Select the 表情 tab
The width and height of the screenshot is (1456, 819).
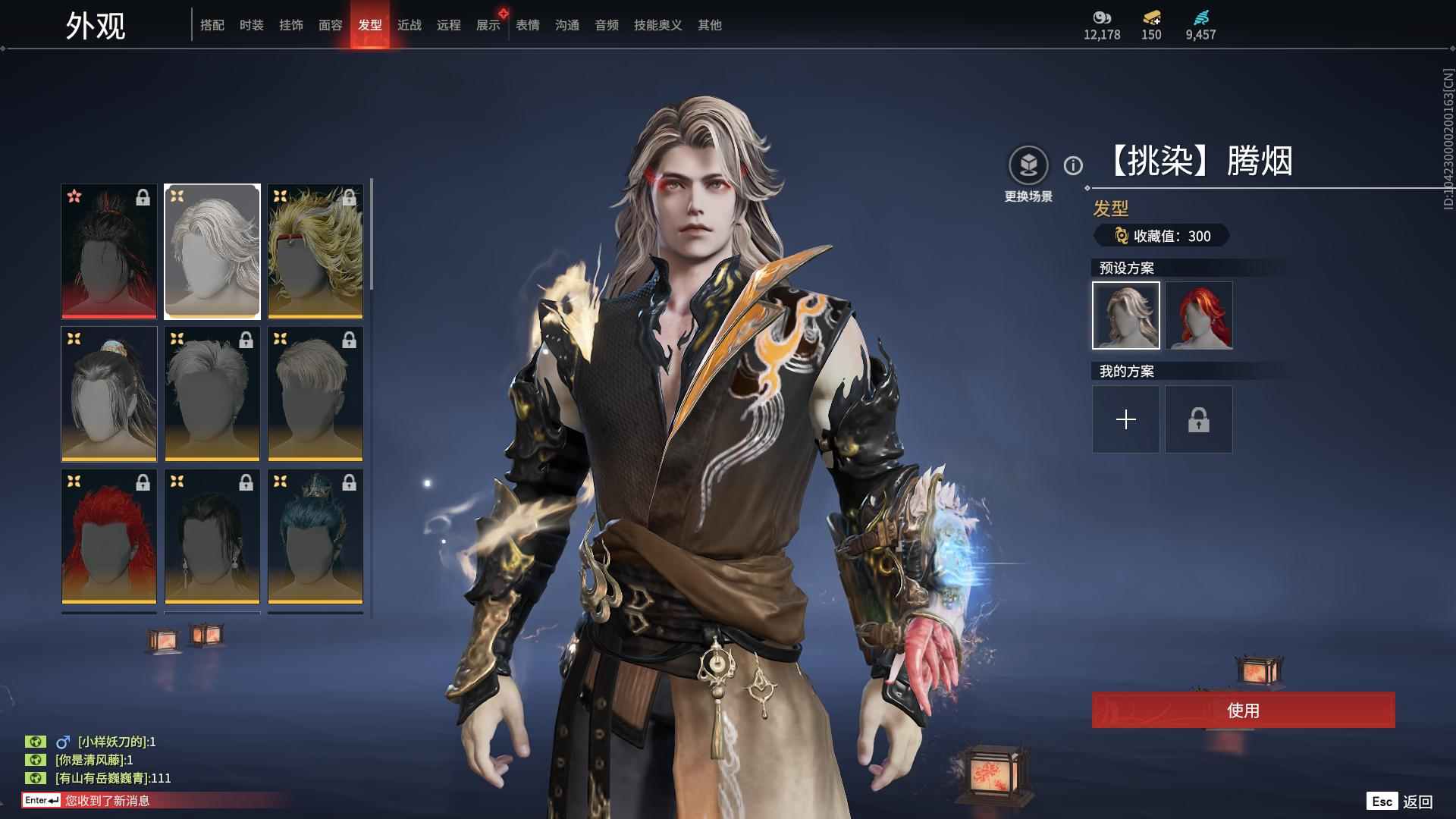click(x=527, y=25)
